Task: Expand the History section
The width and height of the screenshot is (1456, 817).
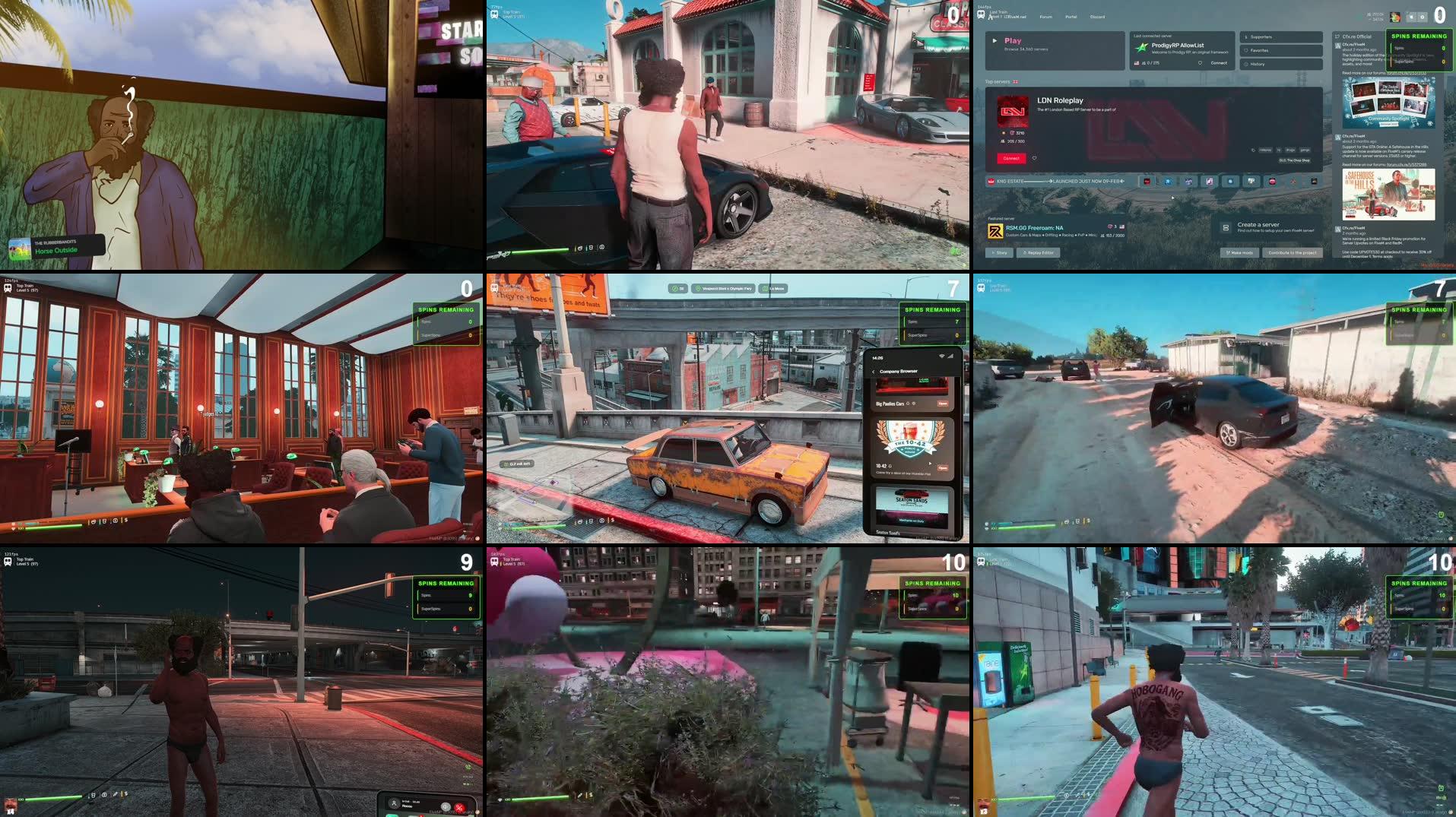Action: pyautogui.click(x=1258, y=64)
